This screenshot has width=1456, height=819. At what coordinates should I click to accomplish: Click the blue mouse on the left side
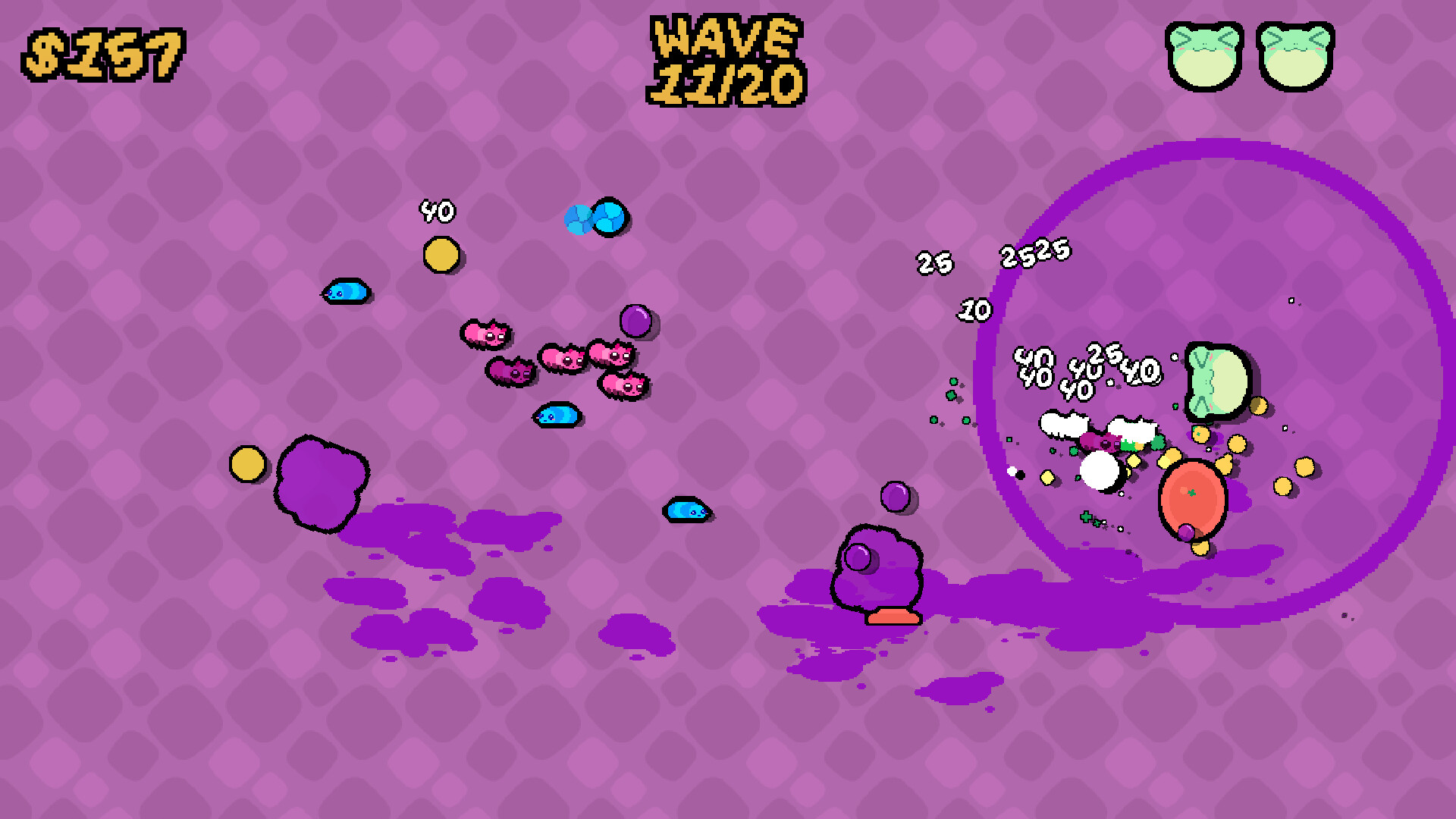[x=346, y=292]
